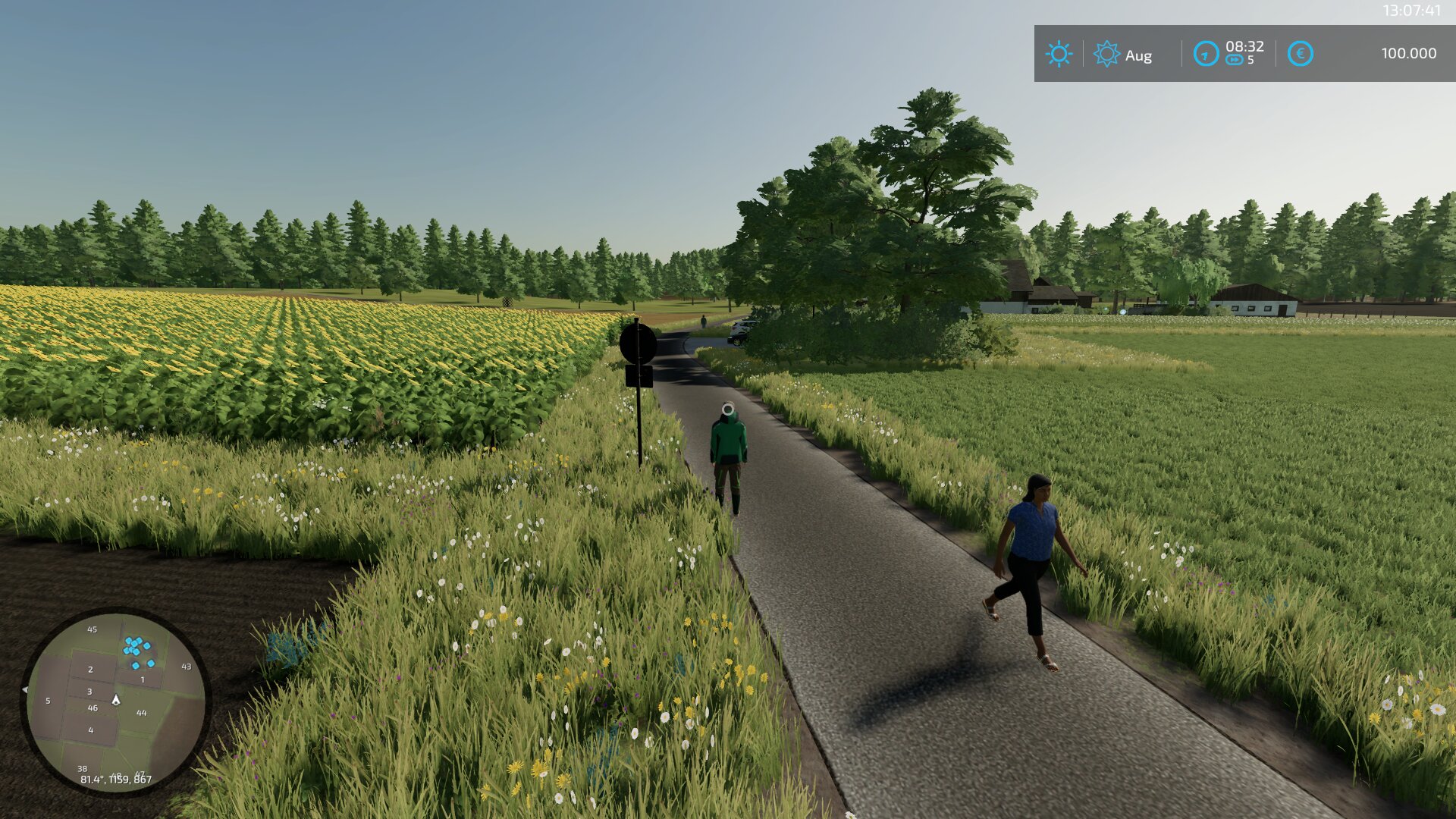Click the sunny weather icon
The width and height of the screenshot is (1456, 819).
1059,54
